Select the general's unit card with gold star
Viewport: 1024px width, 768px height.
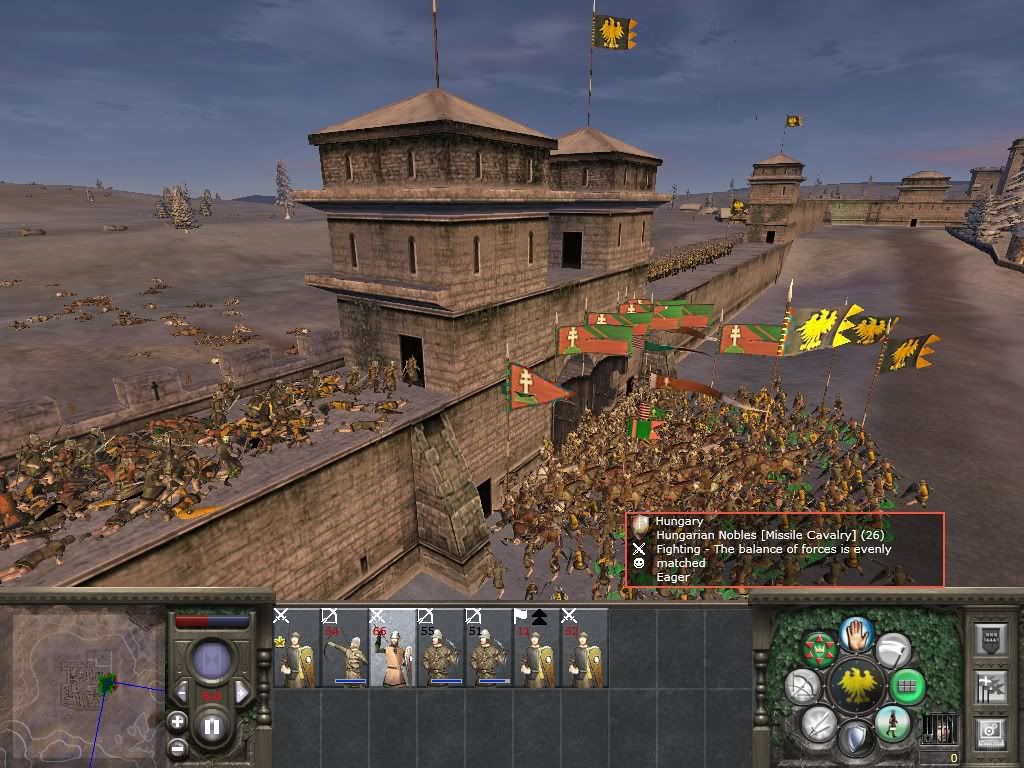coord(296,648)
